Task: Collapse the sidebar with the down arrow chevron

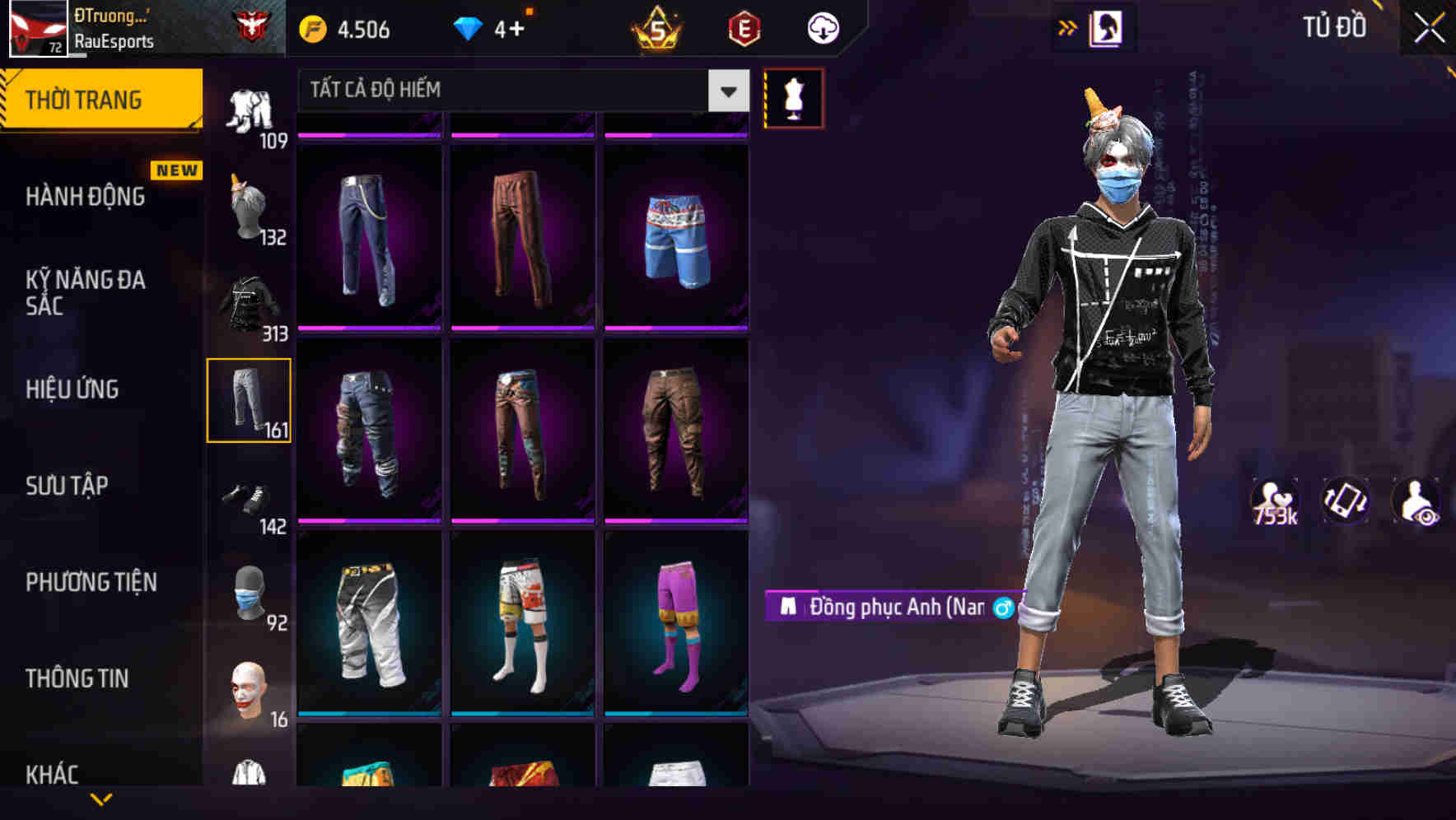Action: [x=101, y=797]
